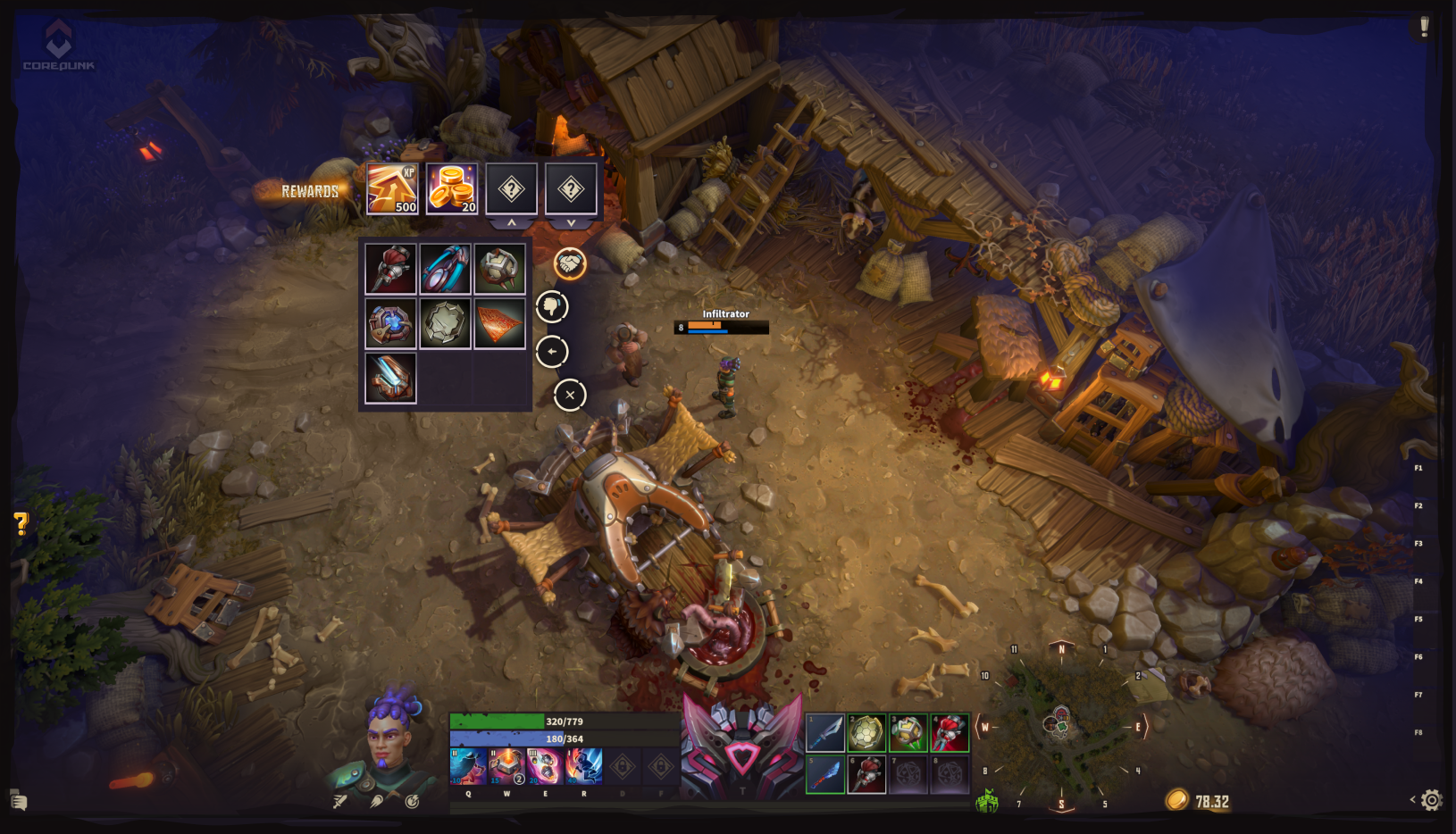Activate the W ability icon
1456x834 pixels.
point(506,766)
